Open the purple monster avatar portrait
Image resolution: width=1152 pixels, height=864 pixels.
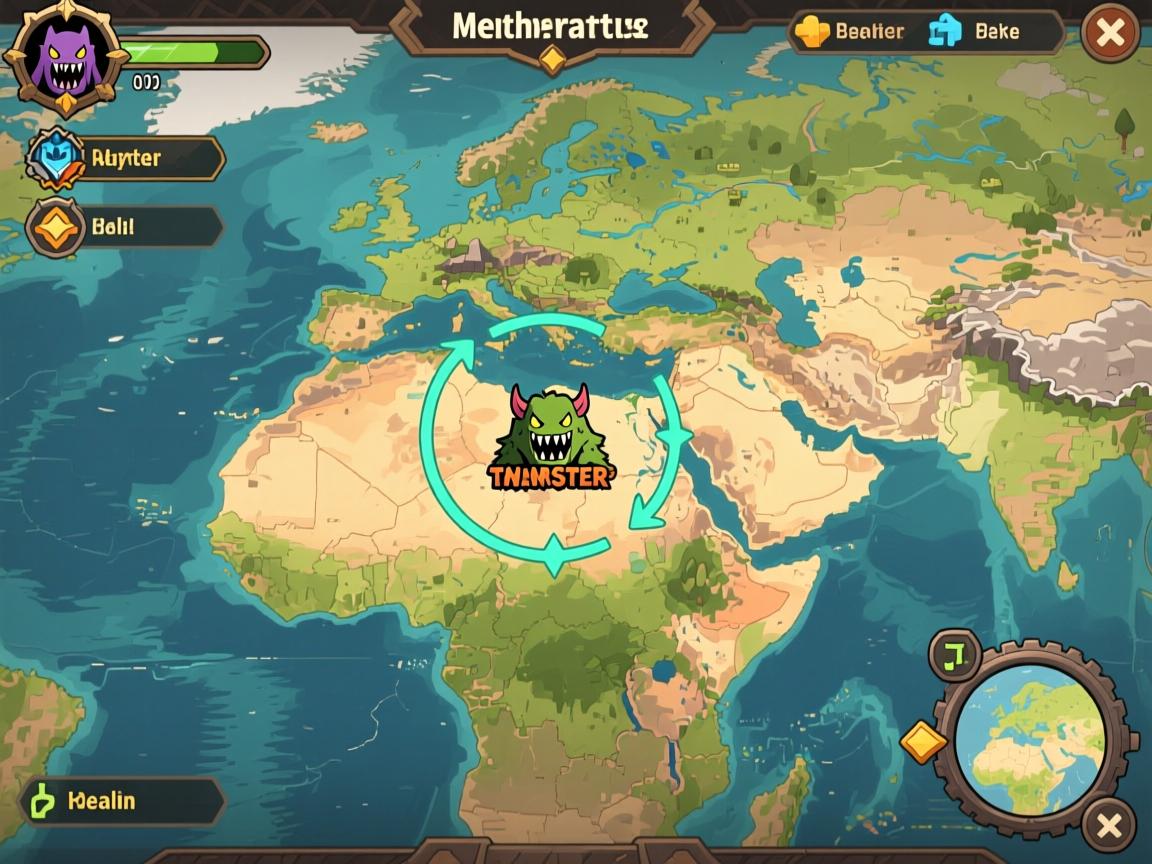click(x=65, y=56)
